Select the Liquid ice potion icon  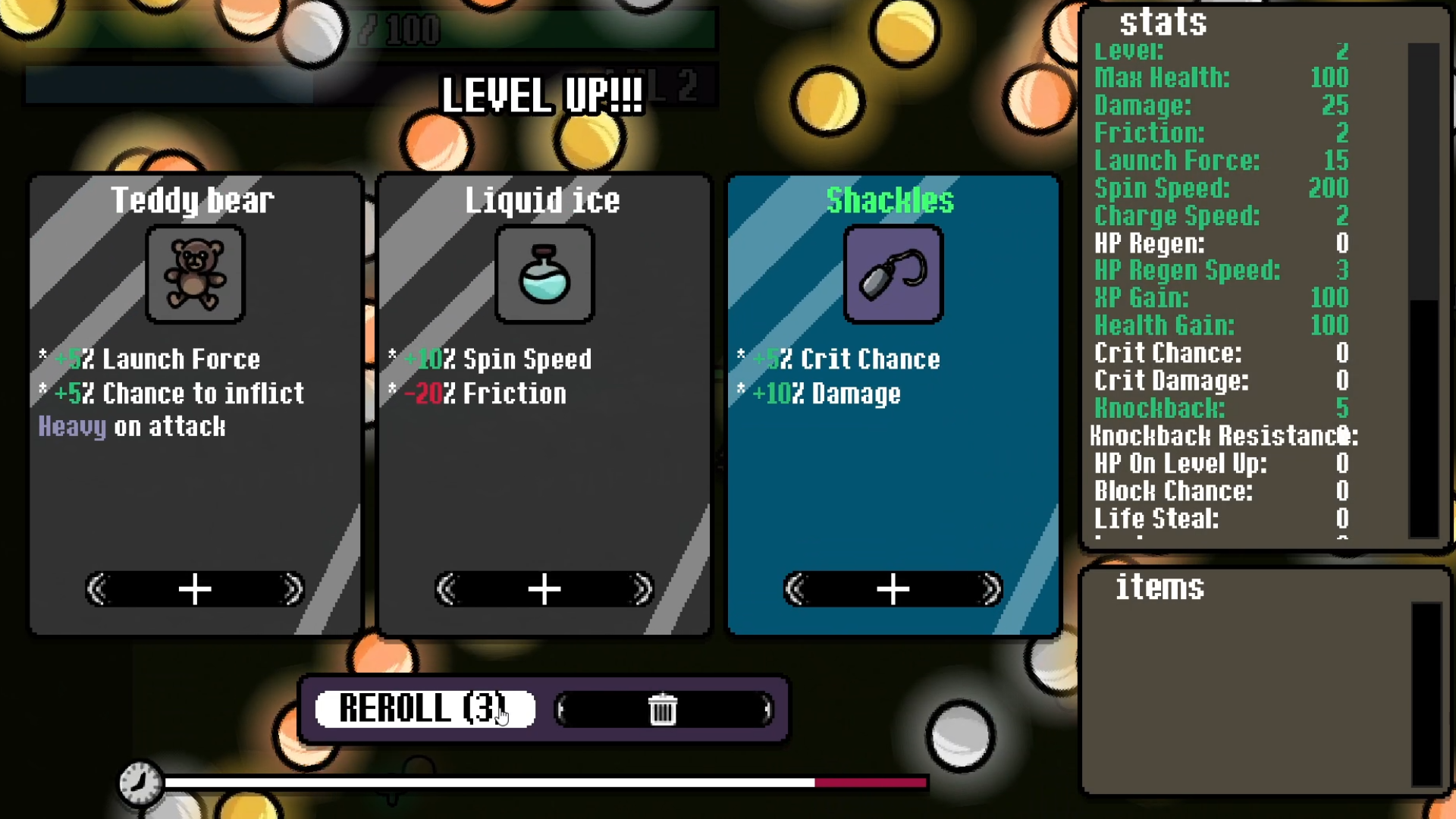tap(544, 275)
